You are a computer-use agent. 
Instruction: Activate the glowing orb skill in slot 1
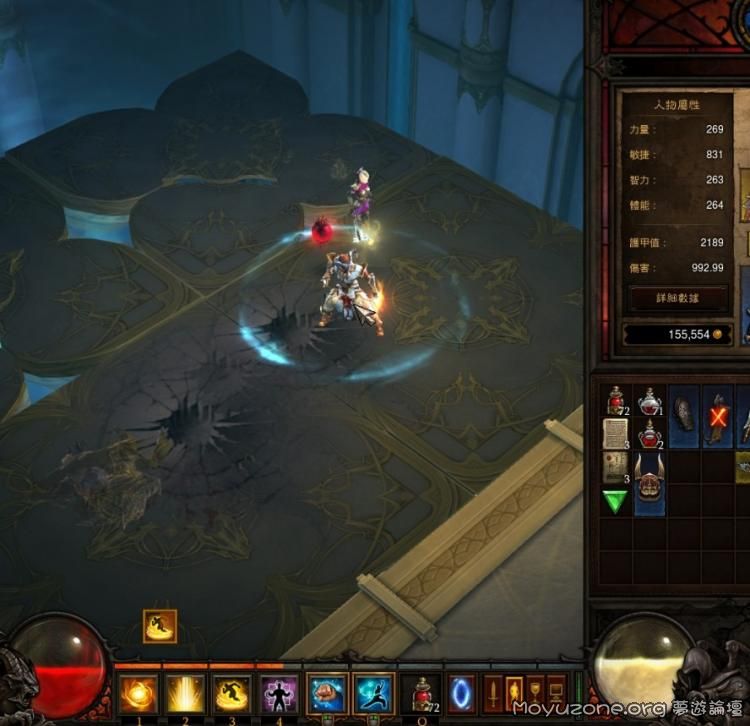coord(138,694)
